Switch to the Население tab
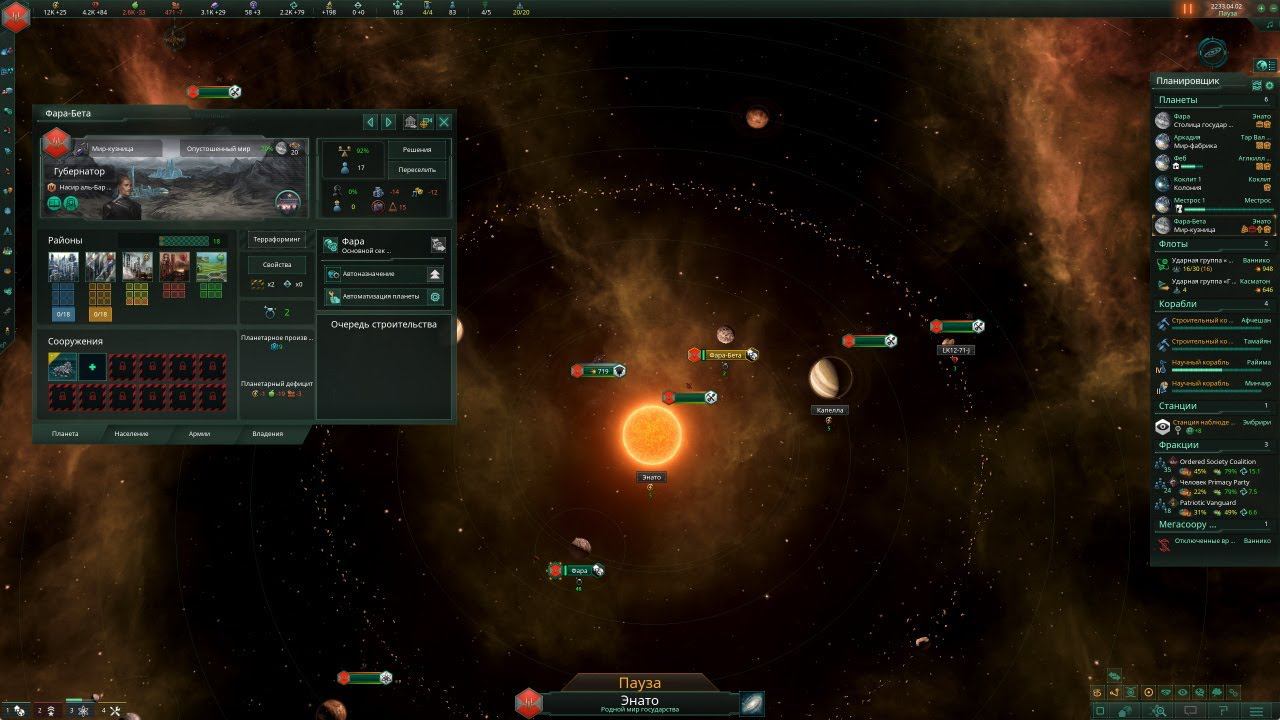 point(131,434)
